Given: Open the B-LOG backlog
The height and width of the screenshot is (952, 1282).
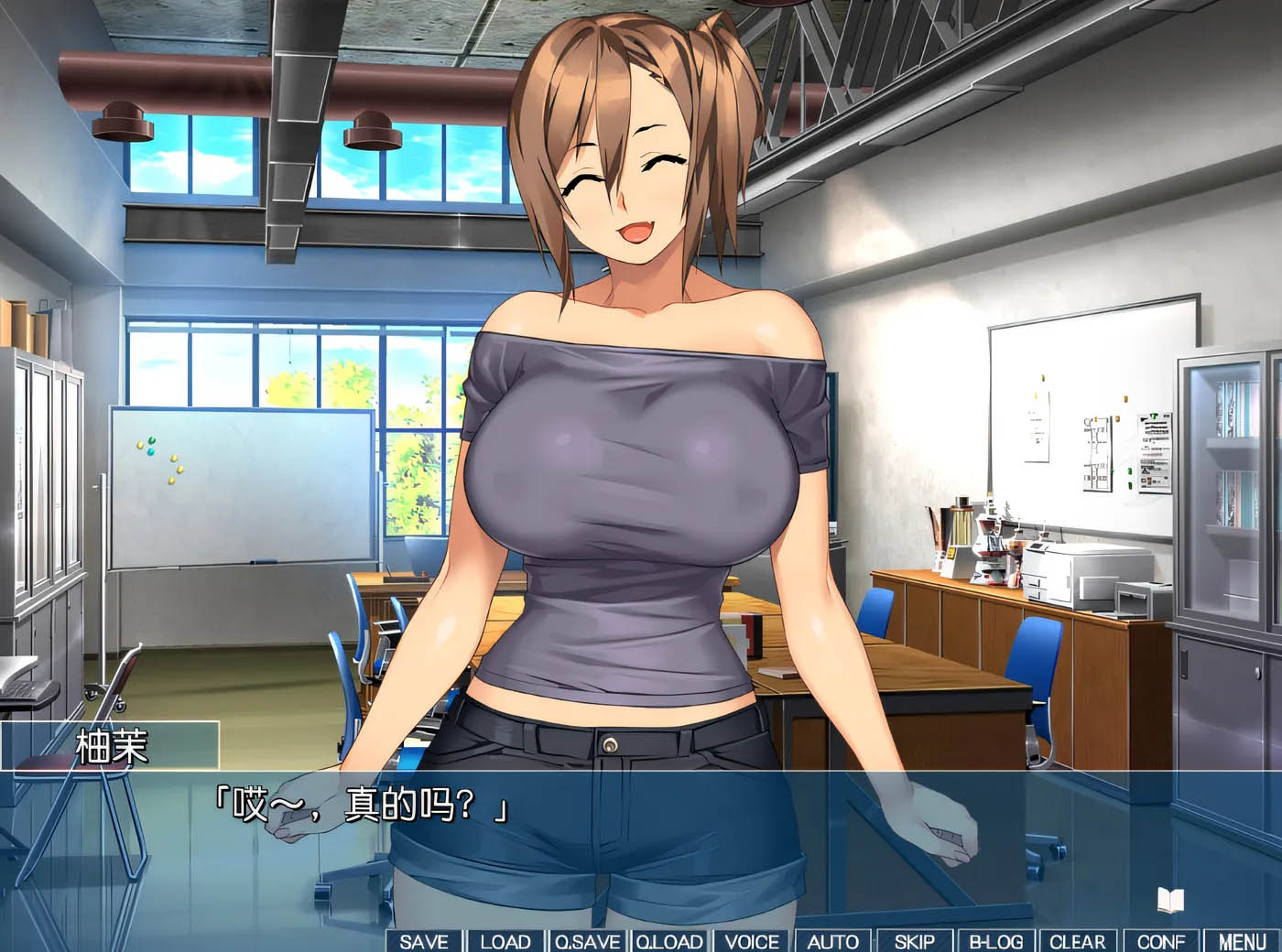Looking at the screenshot, I should click(996, 941).
